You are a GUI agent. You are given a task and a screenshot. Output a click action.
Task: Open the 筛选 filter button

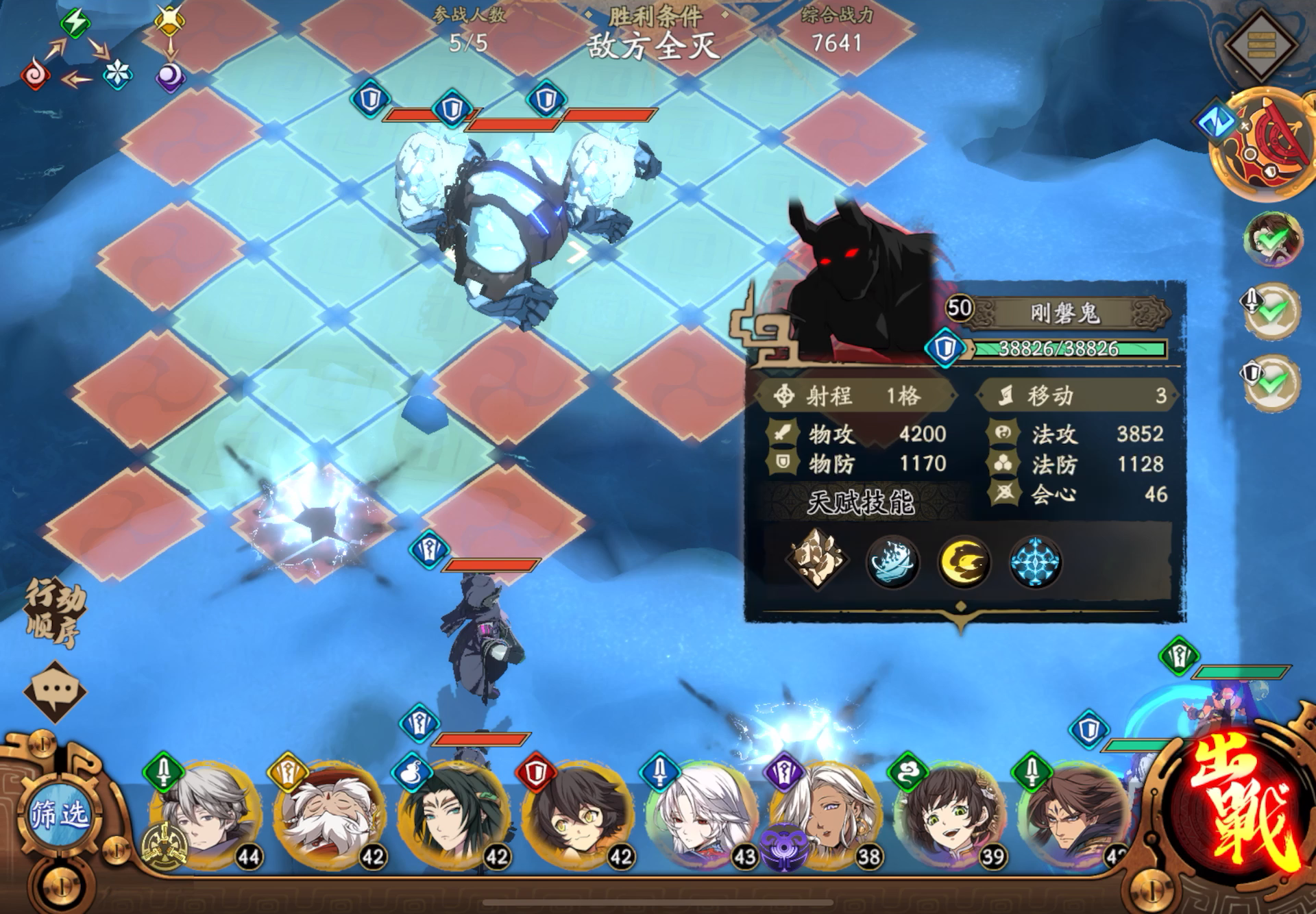(x=60, y=815)
